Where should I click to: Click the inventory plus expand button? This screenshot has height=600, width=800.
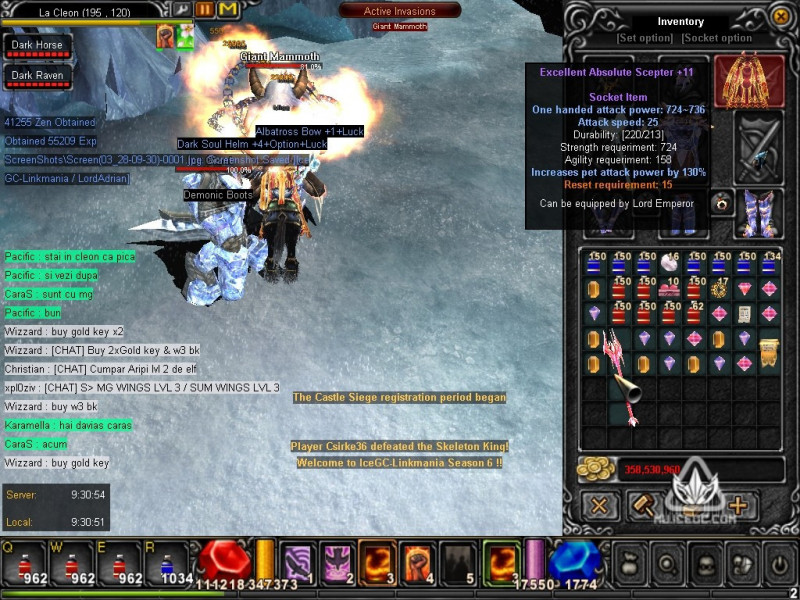(738, 505)
